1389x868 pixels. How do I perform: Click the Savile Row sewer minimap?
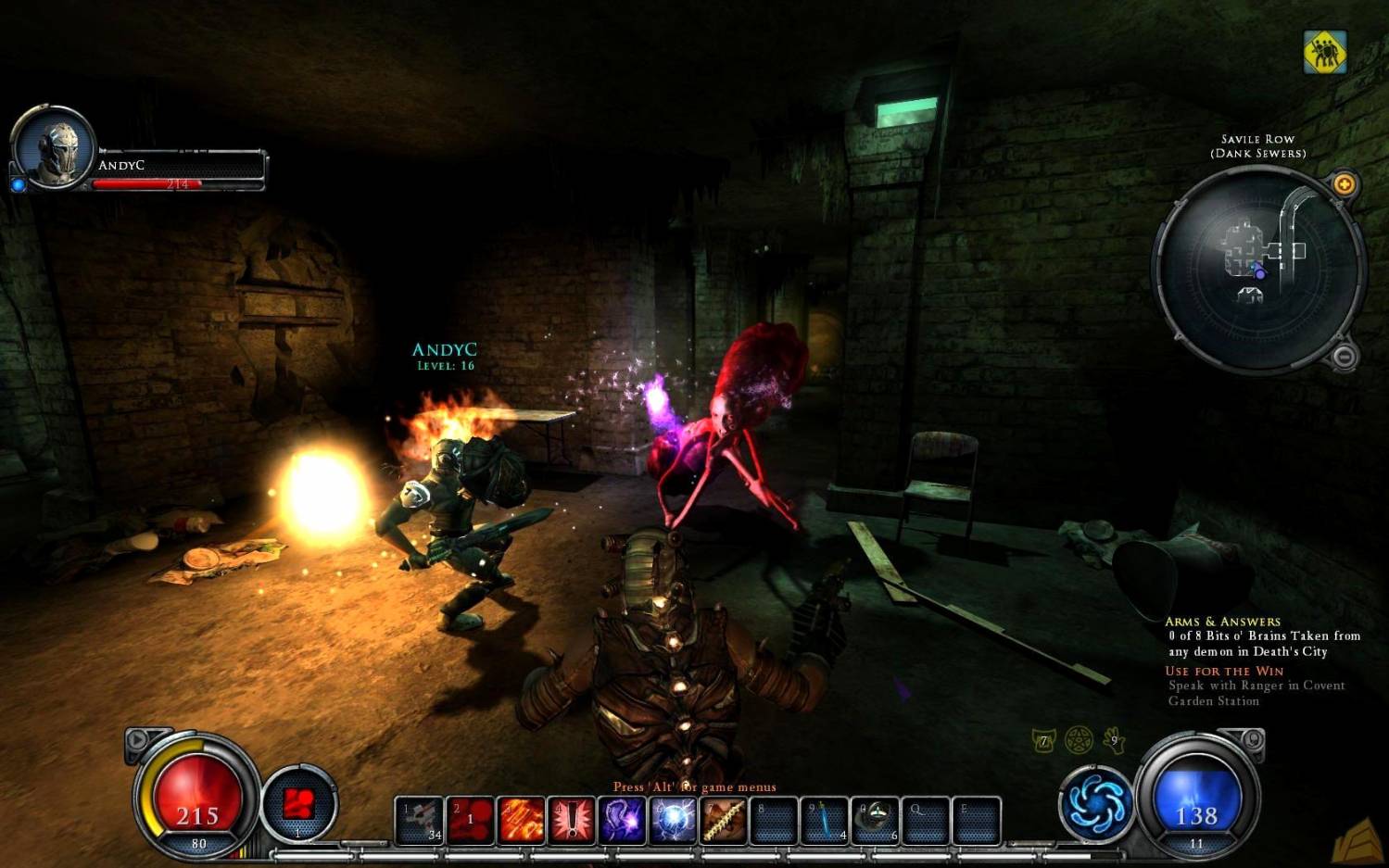point(1257,269)
